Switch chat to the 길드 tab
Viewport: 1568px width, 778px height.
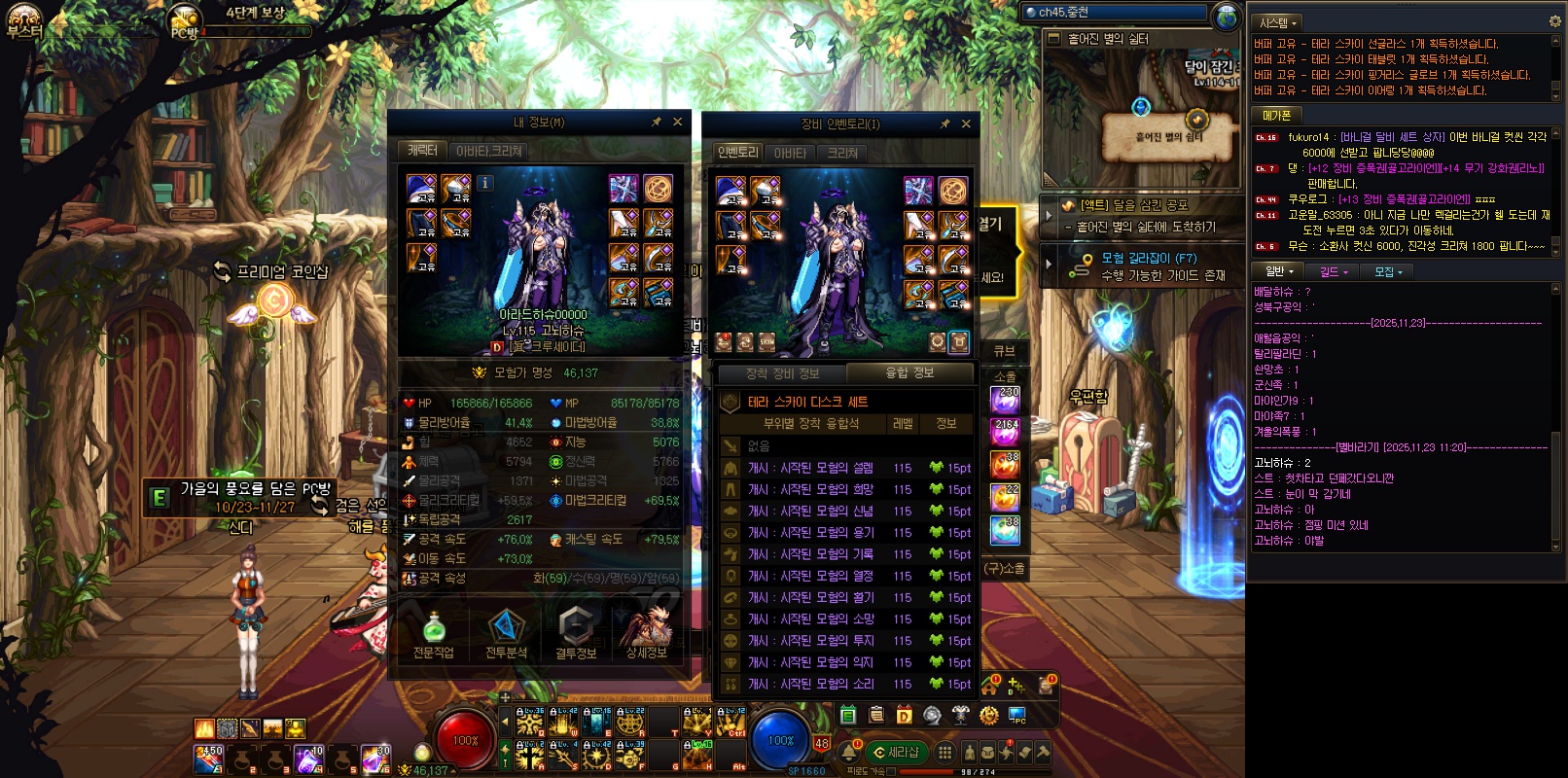[1333, 272]
